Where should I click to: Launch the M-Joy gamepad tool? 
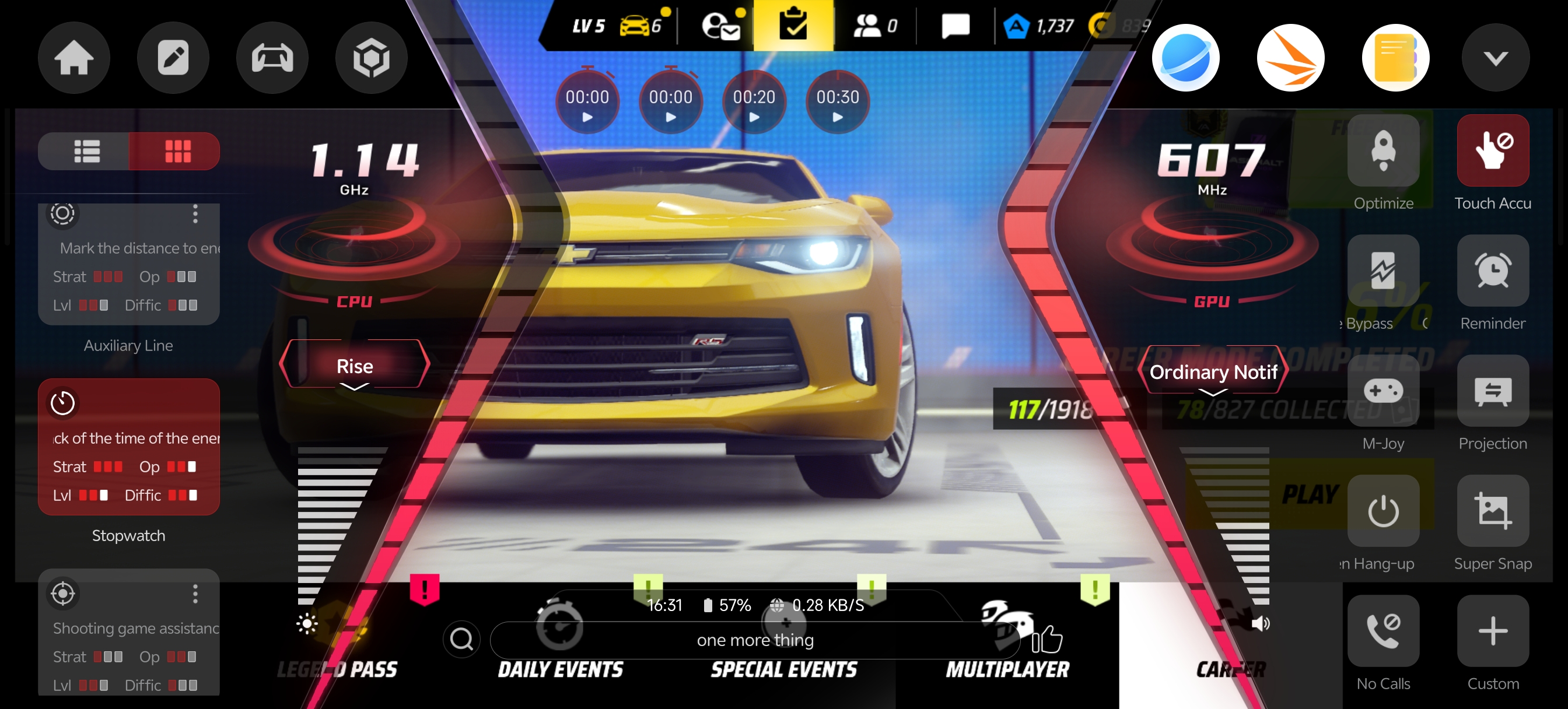[x=1383, y=391]
